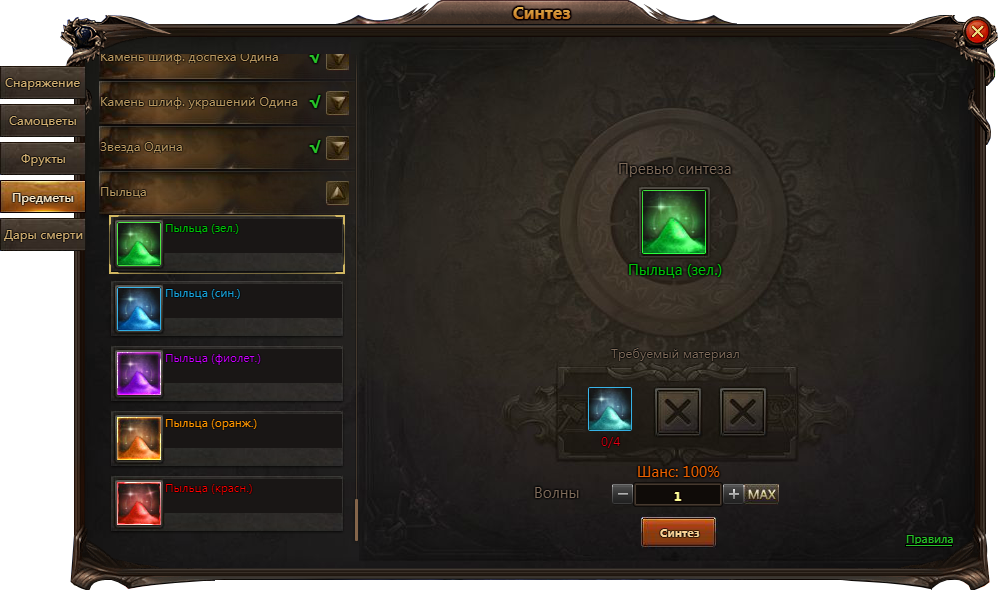The height and width of the screenshot is (590, 998).
Task: Select the Фрукты tab
Action: point(43,159)
